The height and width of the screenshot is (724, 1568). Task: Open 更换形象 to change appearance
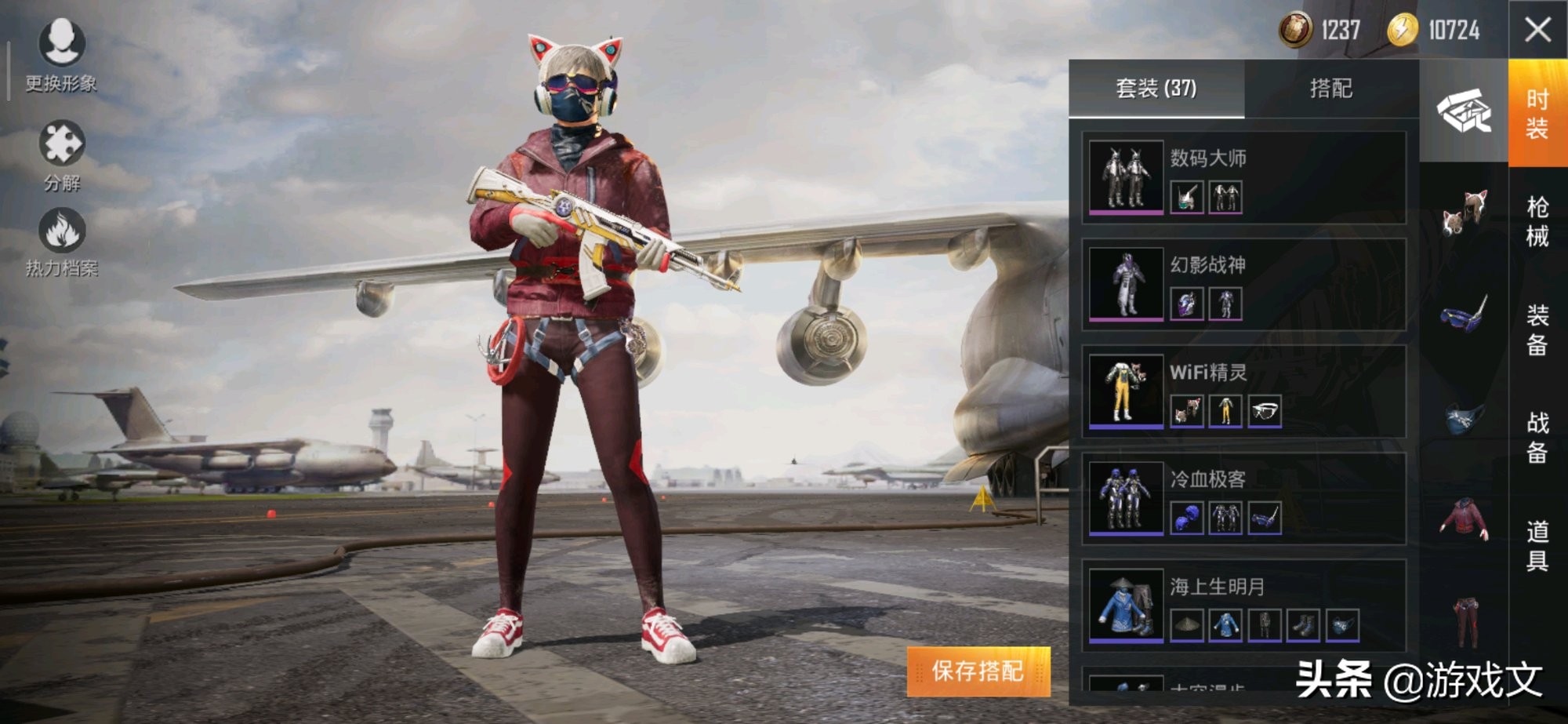click(x=61, y=55)
